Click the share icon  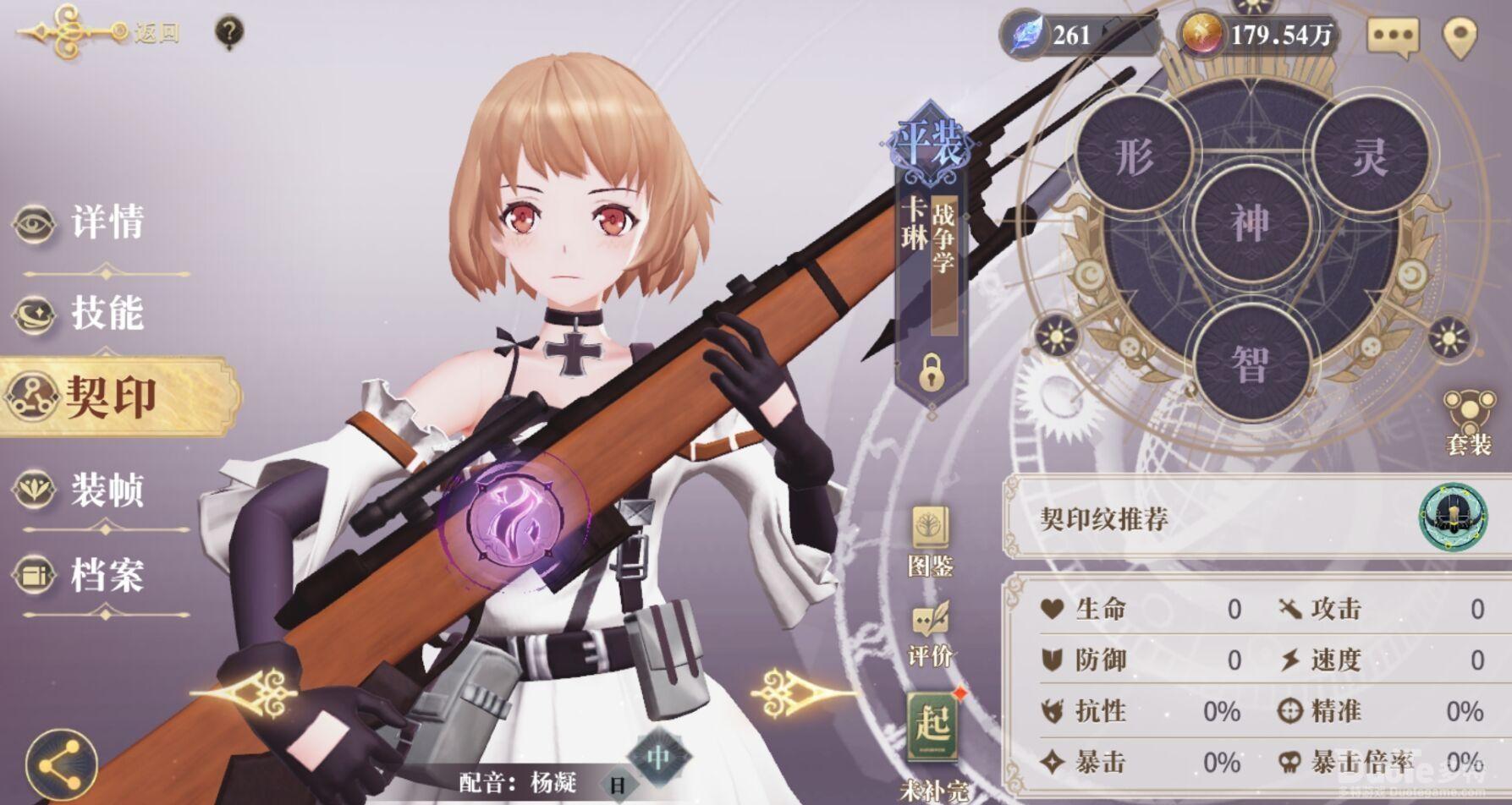pyautogui.click(x=61, y=766)
